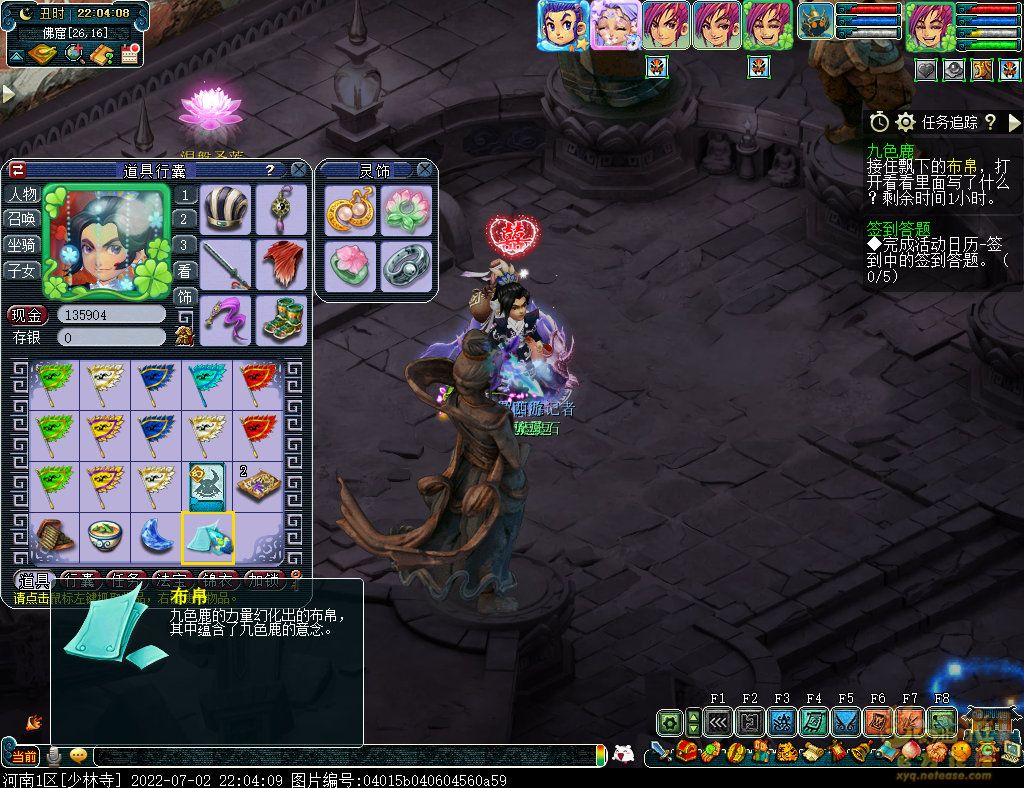Switch to the 召唤 summon tab
The width and height of the screenshot is (1024, 788).
coord(21,219)
